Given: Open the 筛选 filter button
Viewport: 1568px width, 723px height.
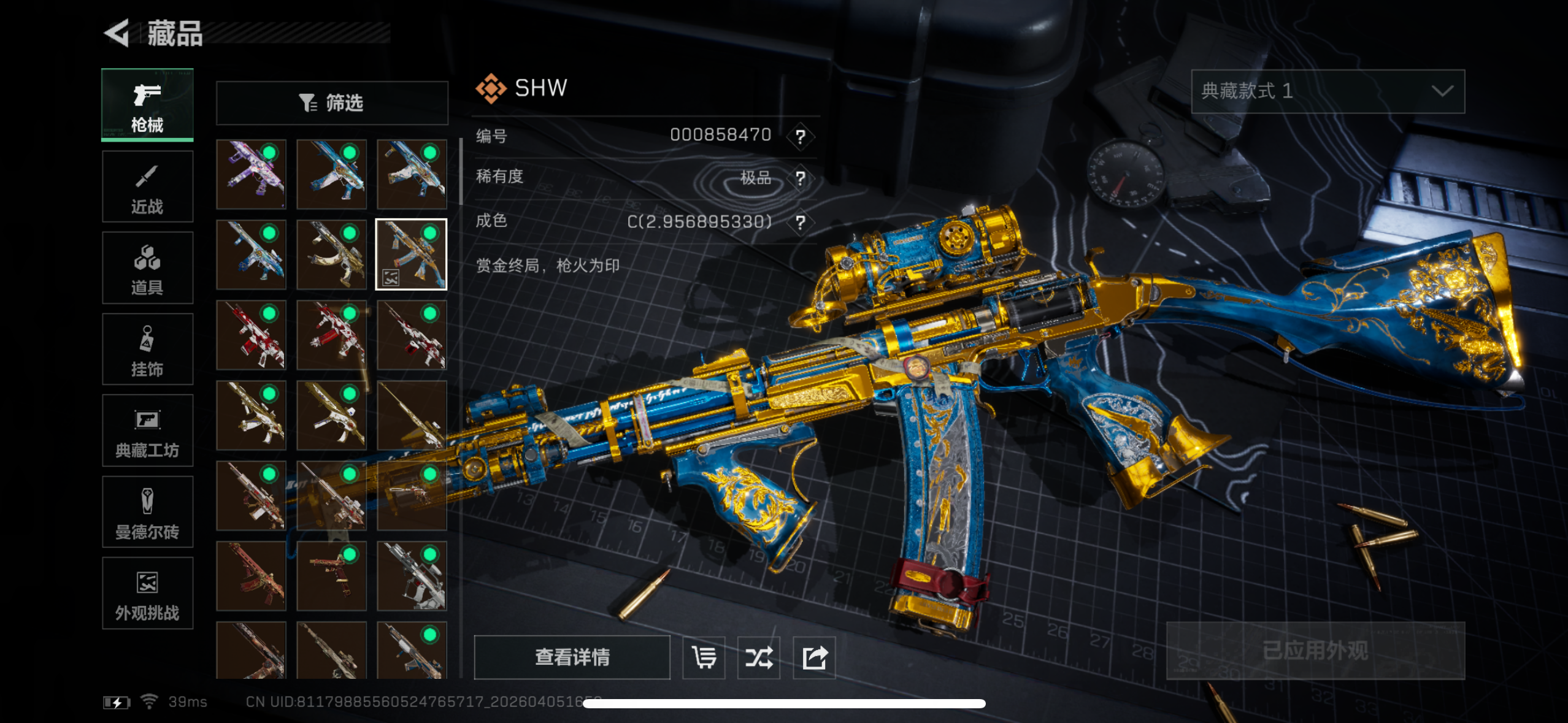Looking at the screenshot, I should pyautogui.click(x=332, y=102).
